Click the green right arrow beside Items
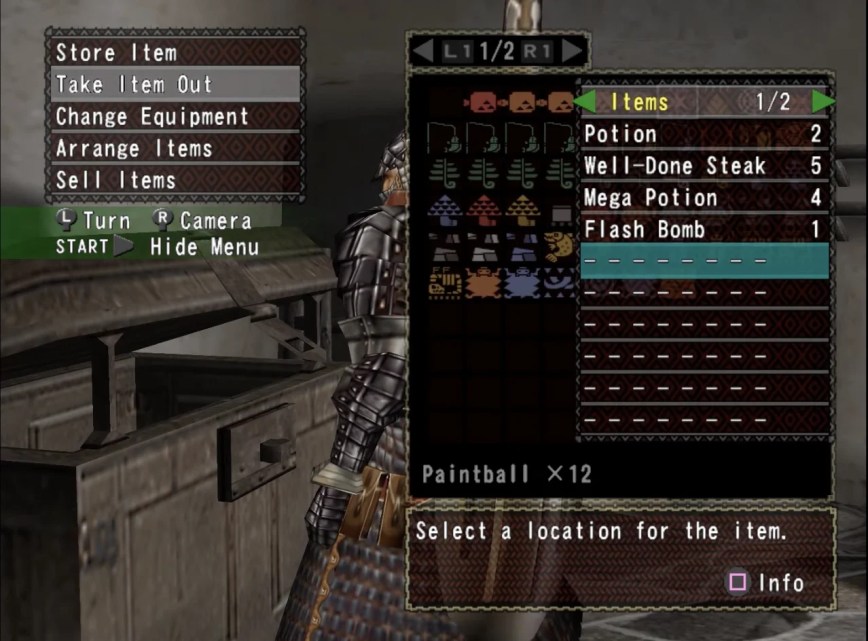 (x=823, y=101)
